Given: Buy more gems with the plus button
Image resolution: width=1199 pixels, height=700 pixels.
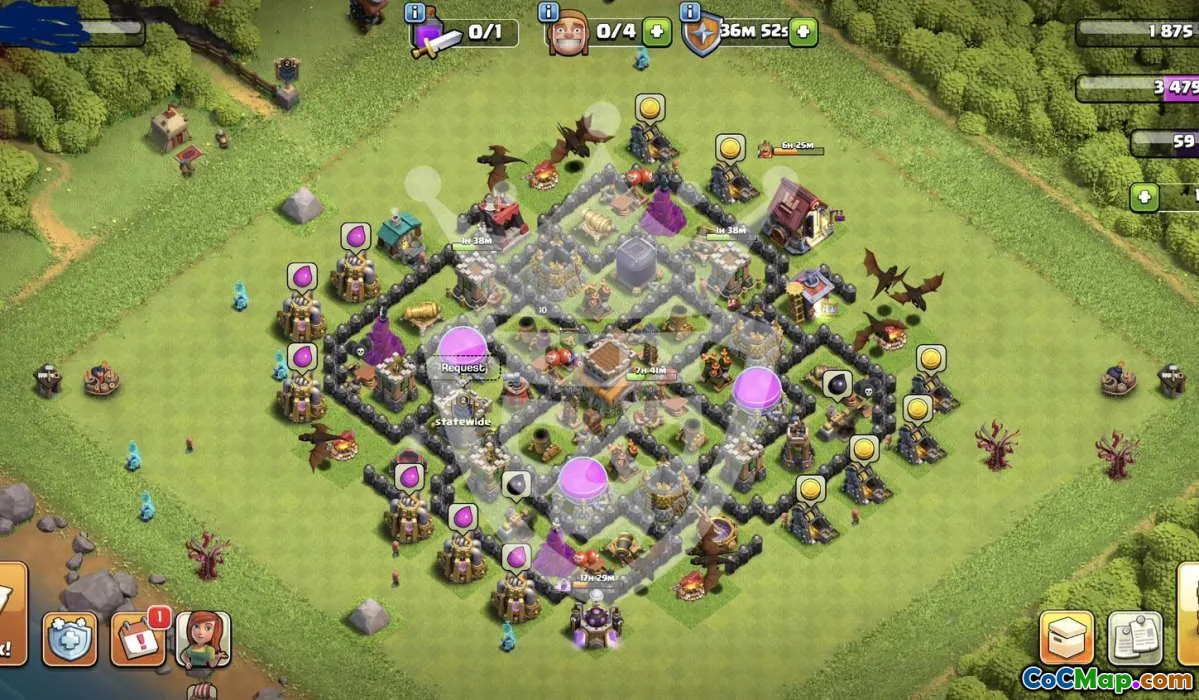Looking at the screenshot, I should pyautogui.click(x=1143, y=197).
